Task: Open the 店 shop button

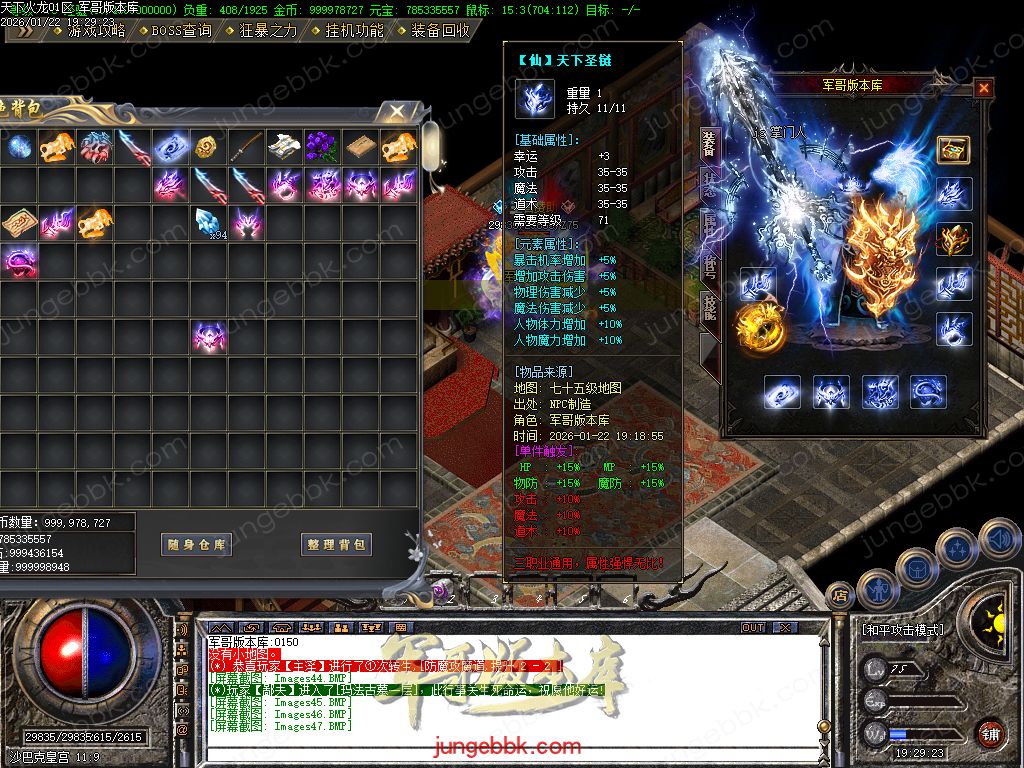Action: coord(839,594)
